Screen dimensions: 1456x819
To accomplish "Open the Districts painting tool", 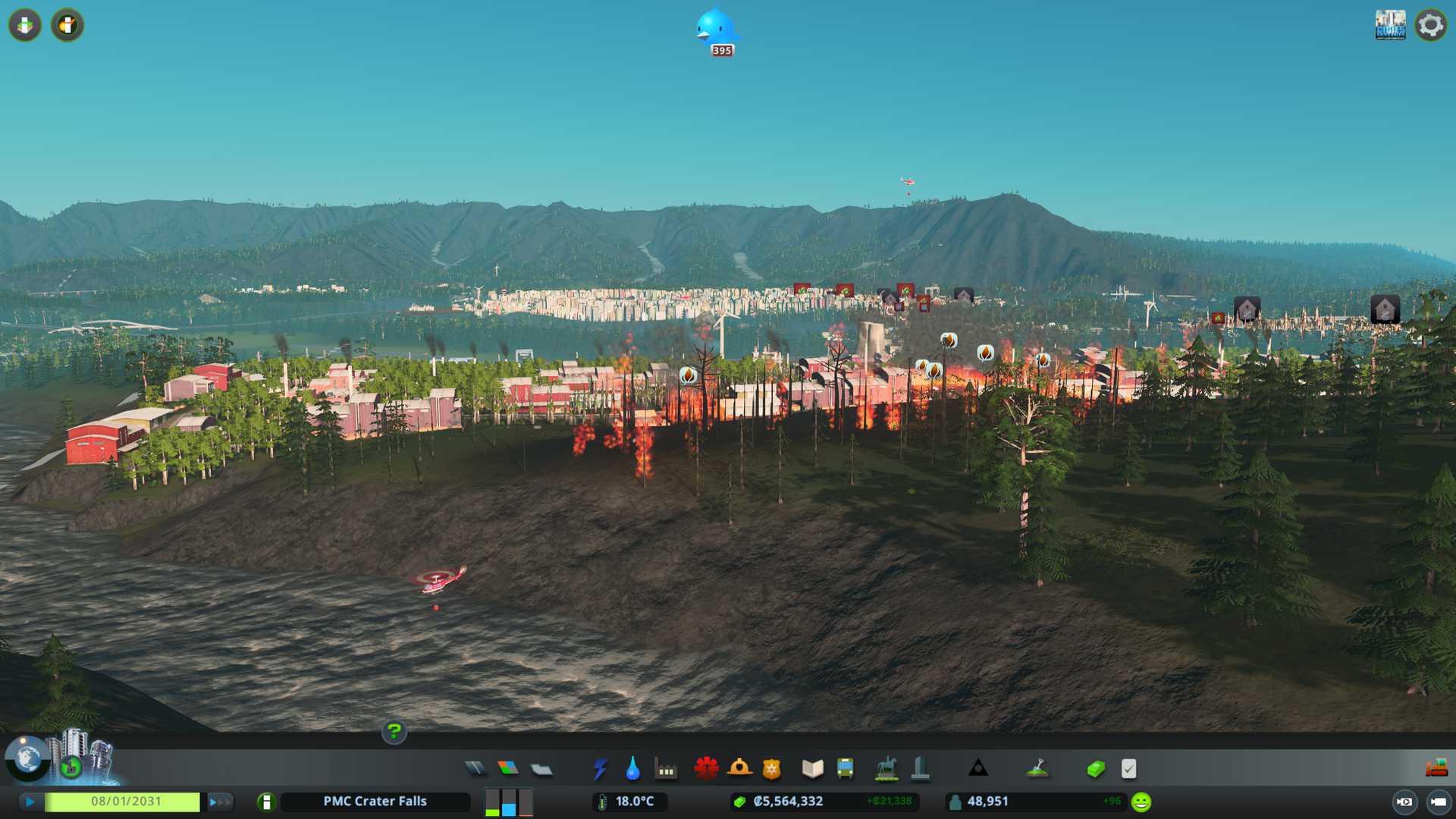I will point(541,769).
